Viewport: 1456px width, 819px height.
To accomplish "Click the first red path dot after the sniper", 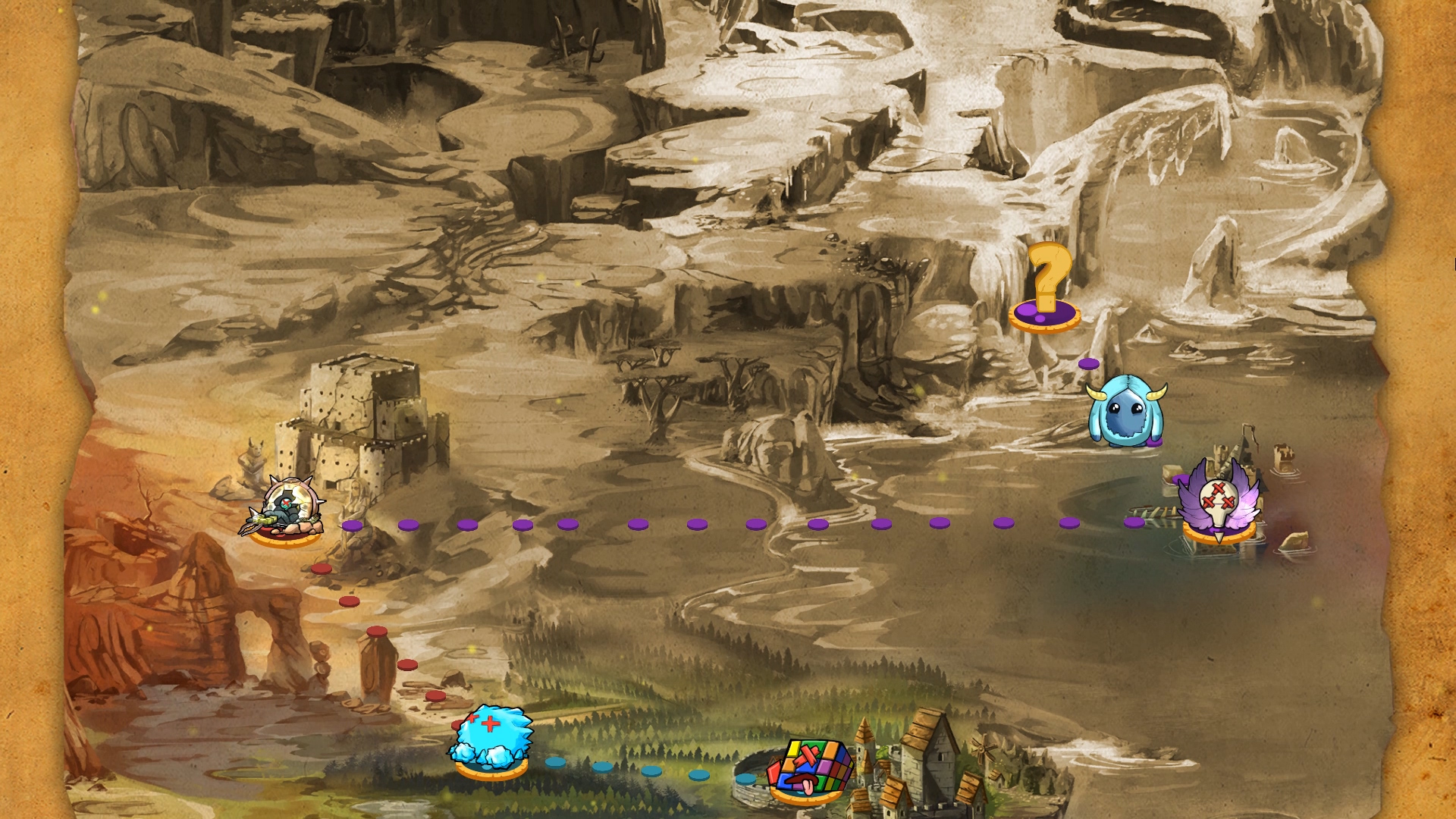I will tap(321, 569).
